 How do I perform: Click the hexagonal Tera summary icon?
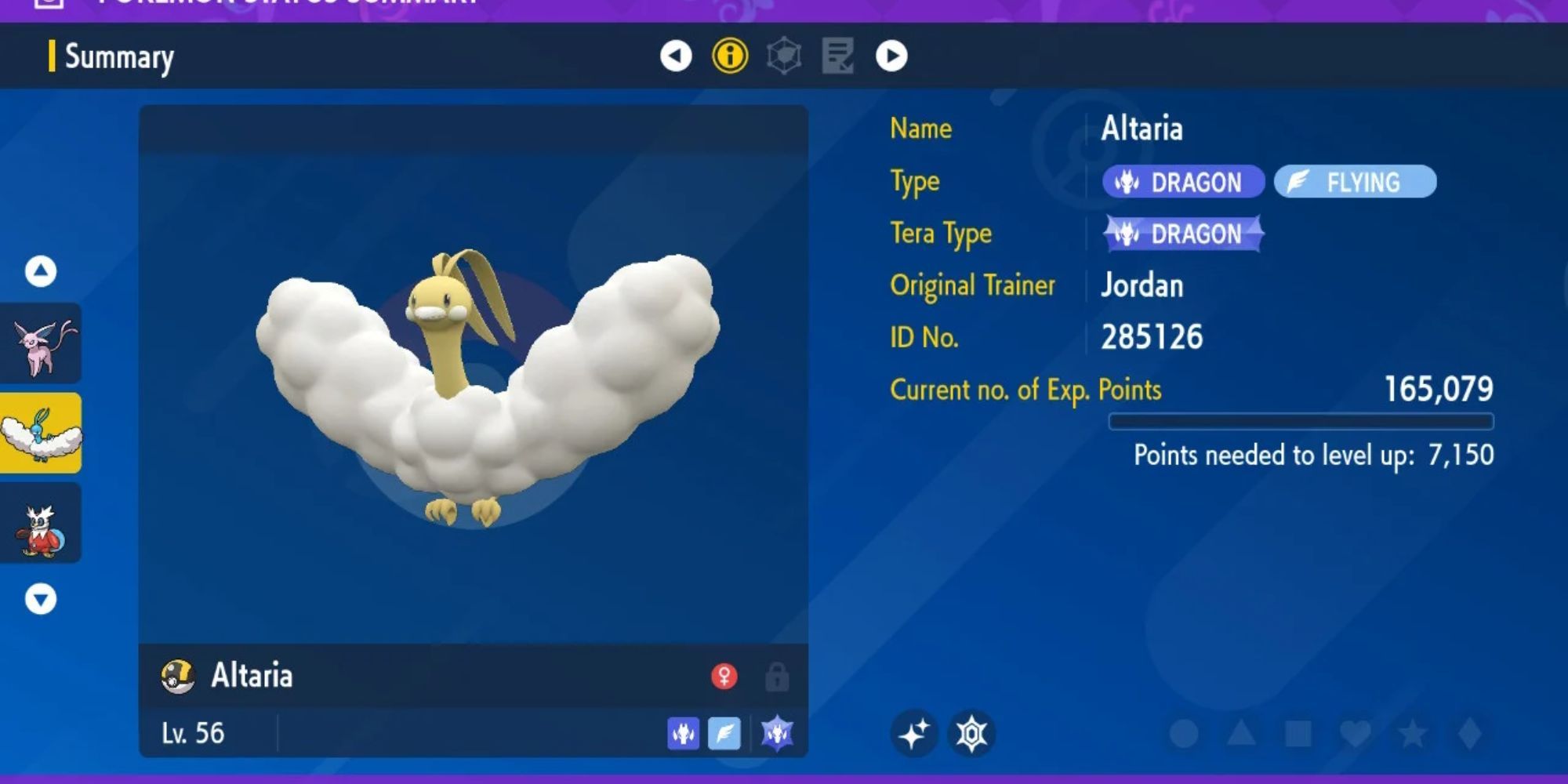tap(786, 56)
